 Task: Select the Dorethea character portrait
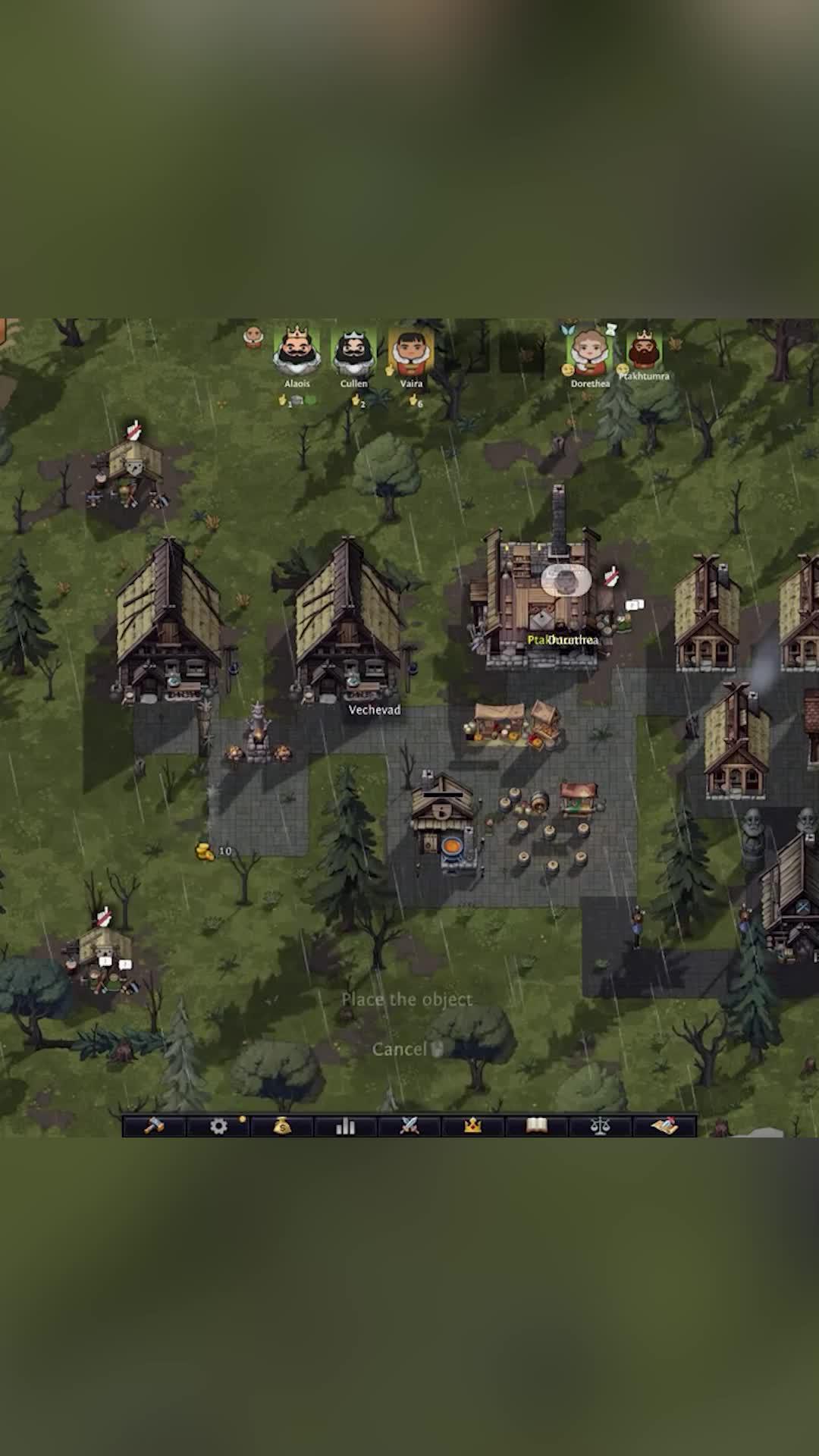pos(588,351)
